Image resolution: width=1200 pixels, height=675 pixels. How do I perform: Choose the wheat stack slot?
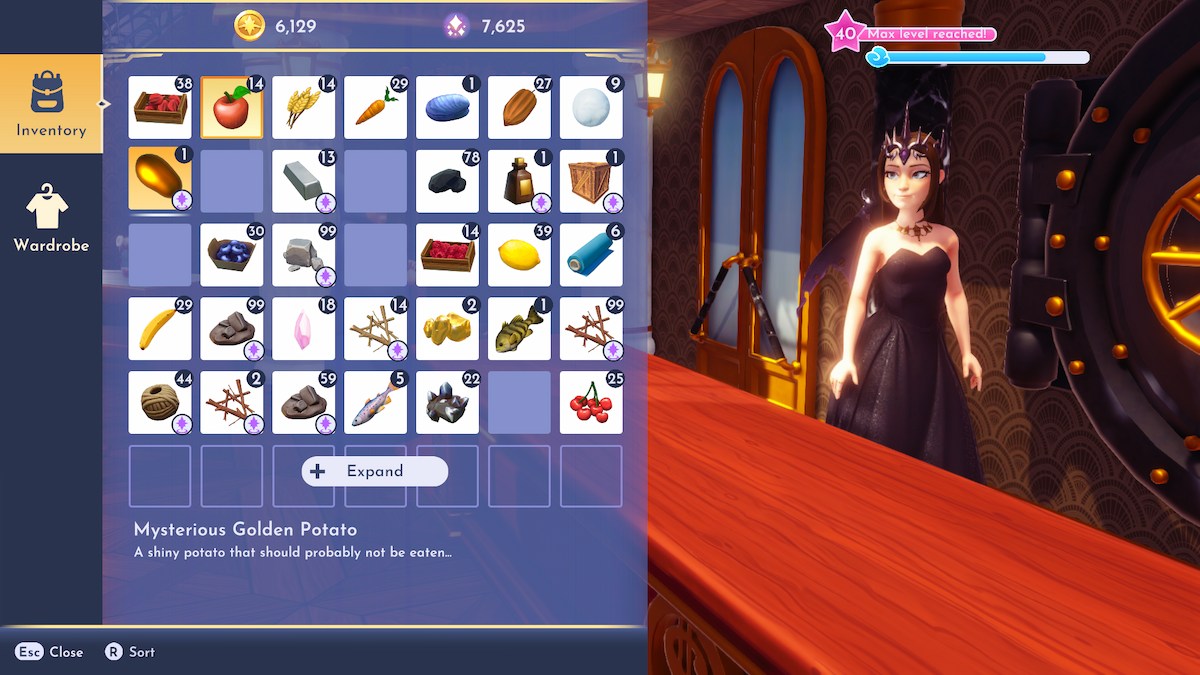pyautogui.click(x=304, y=108)
